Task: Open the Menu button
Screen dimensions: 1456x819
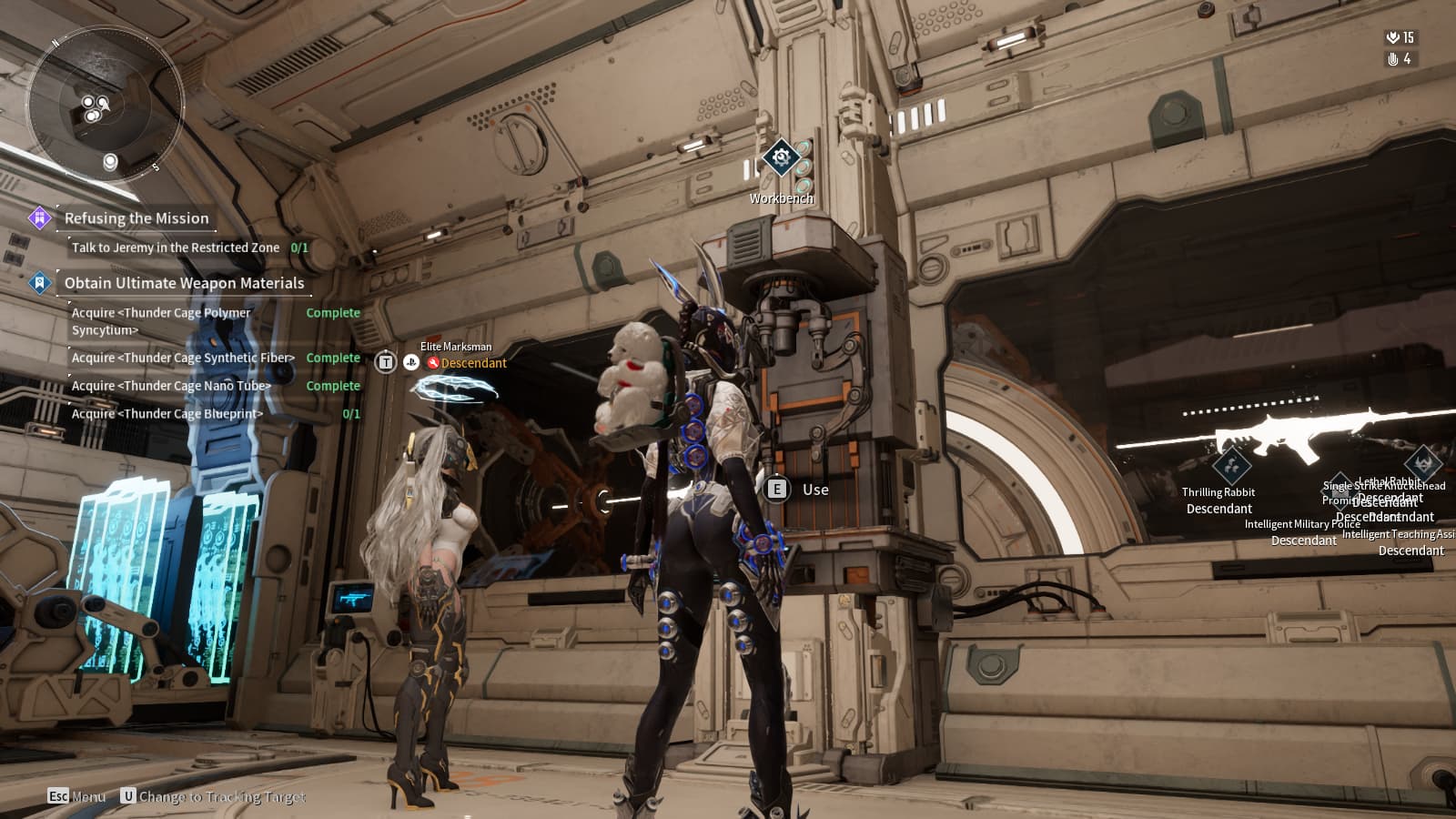Action: click(x=77, y=796)
